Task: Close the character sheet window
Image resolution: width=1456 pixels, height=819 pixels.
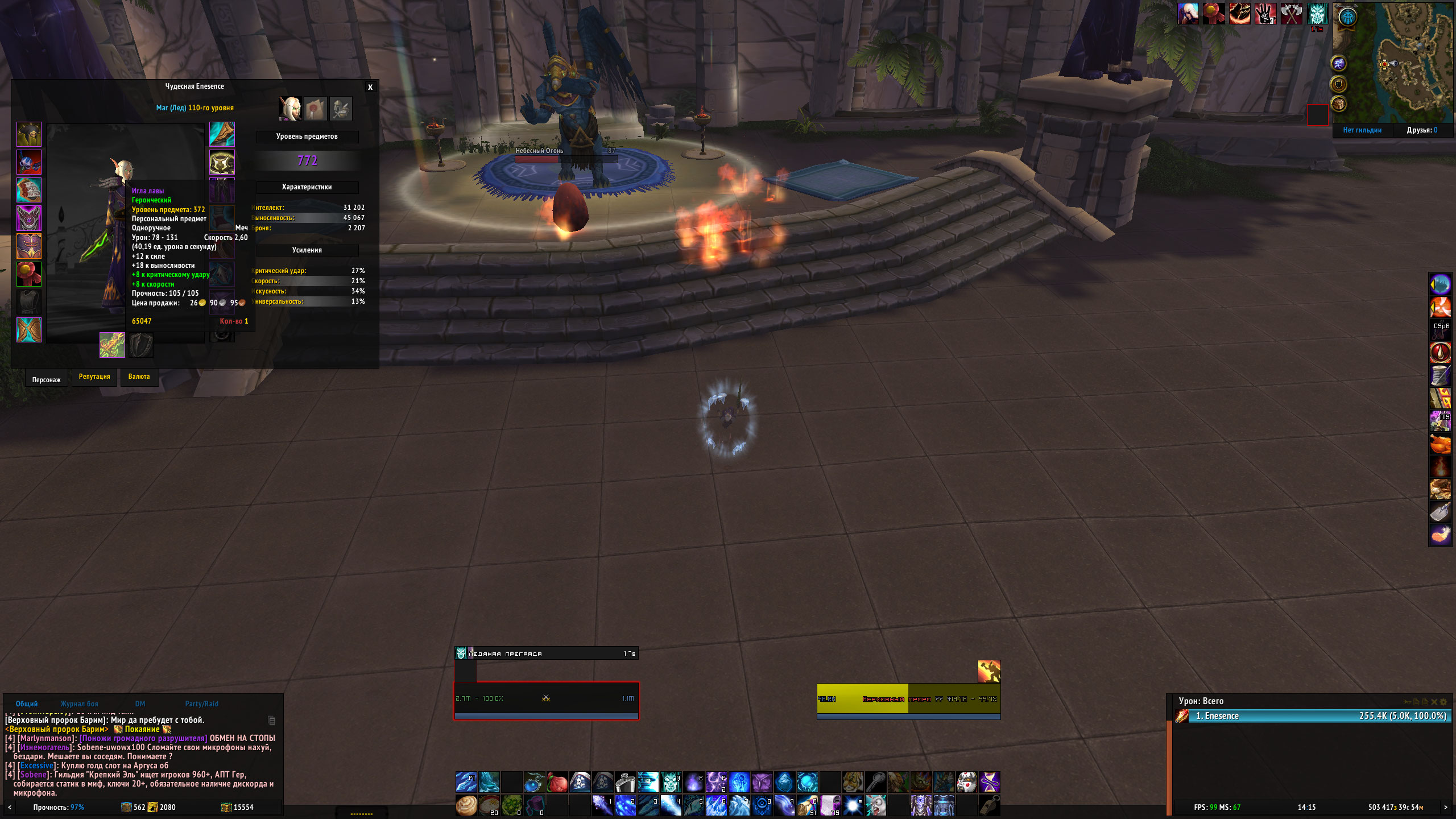Action: [x=370, y=87]
